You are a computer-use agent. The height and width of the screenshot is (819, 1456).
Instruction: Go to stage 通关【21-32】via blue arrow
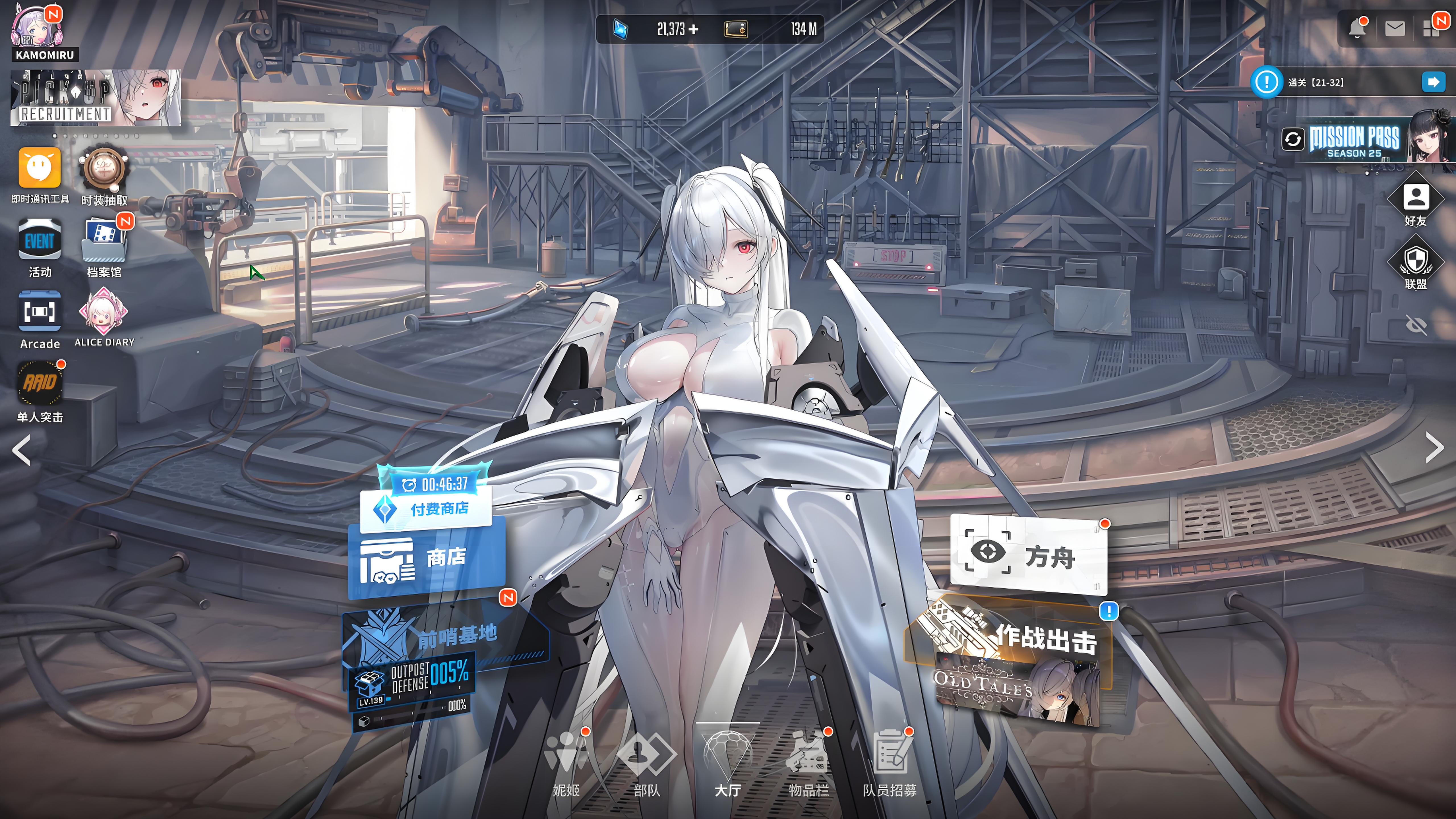(1432, 82)
